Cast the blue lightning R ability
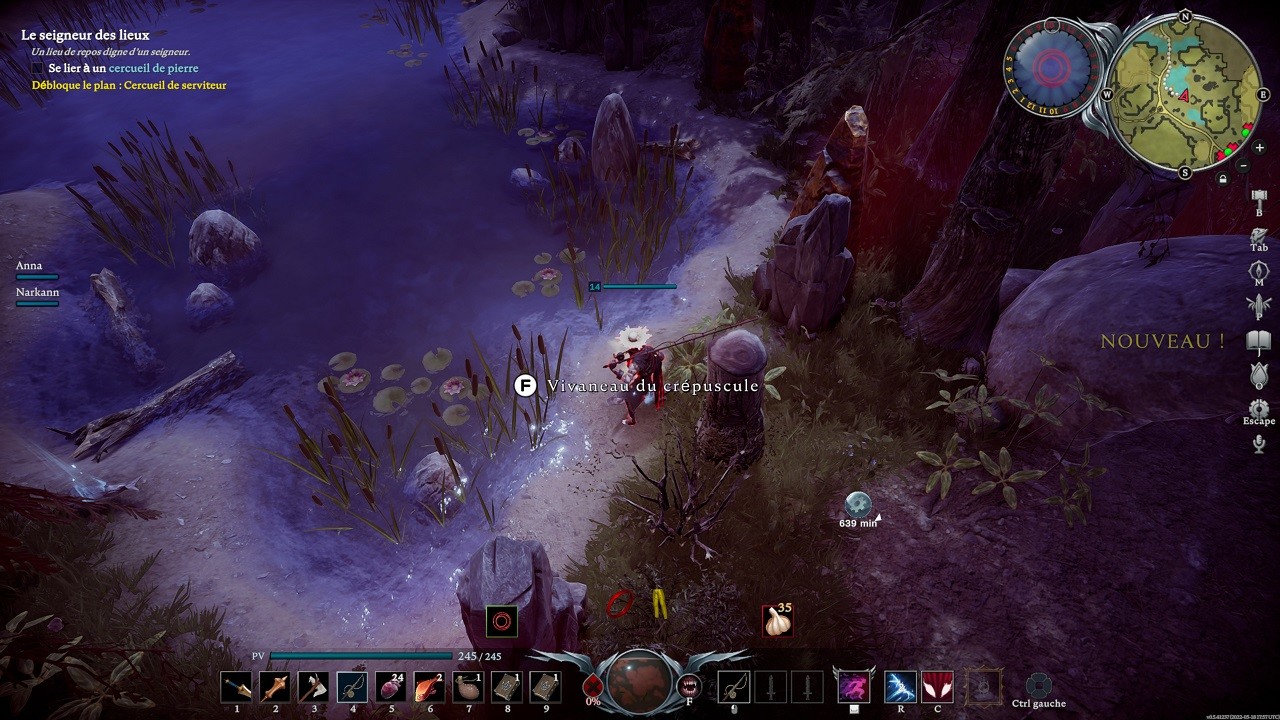Viewport: 1280px width, 720px height. pyautogui.click(x=900, y=687)
